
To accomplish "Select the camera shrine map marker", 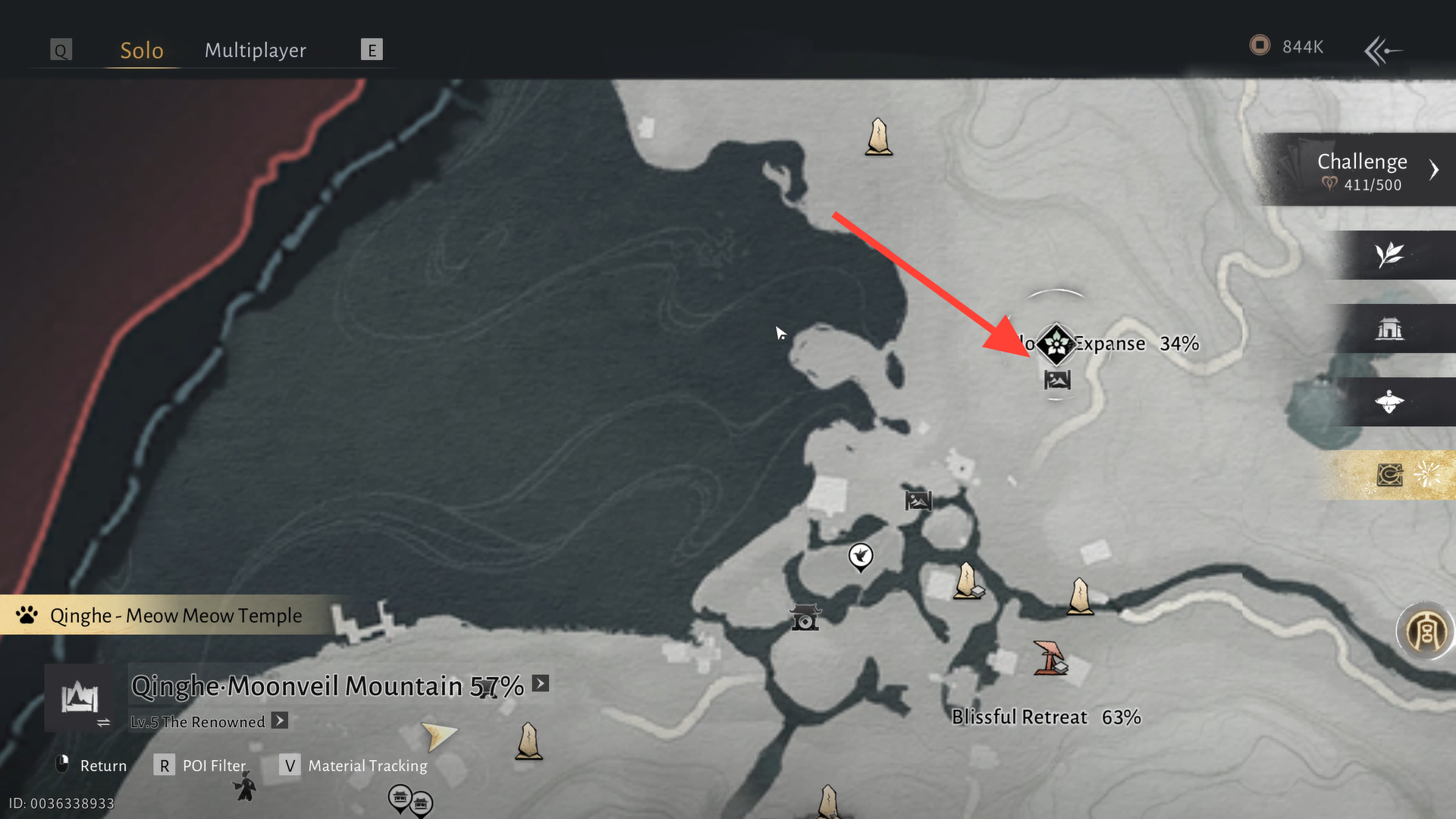I will [x=805, y=617].
